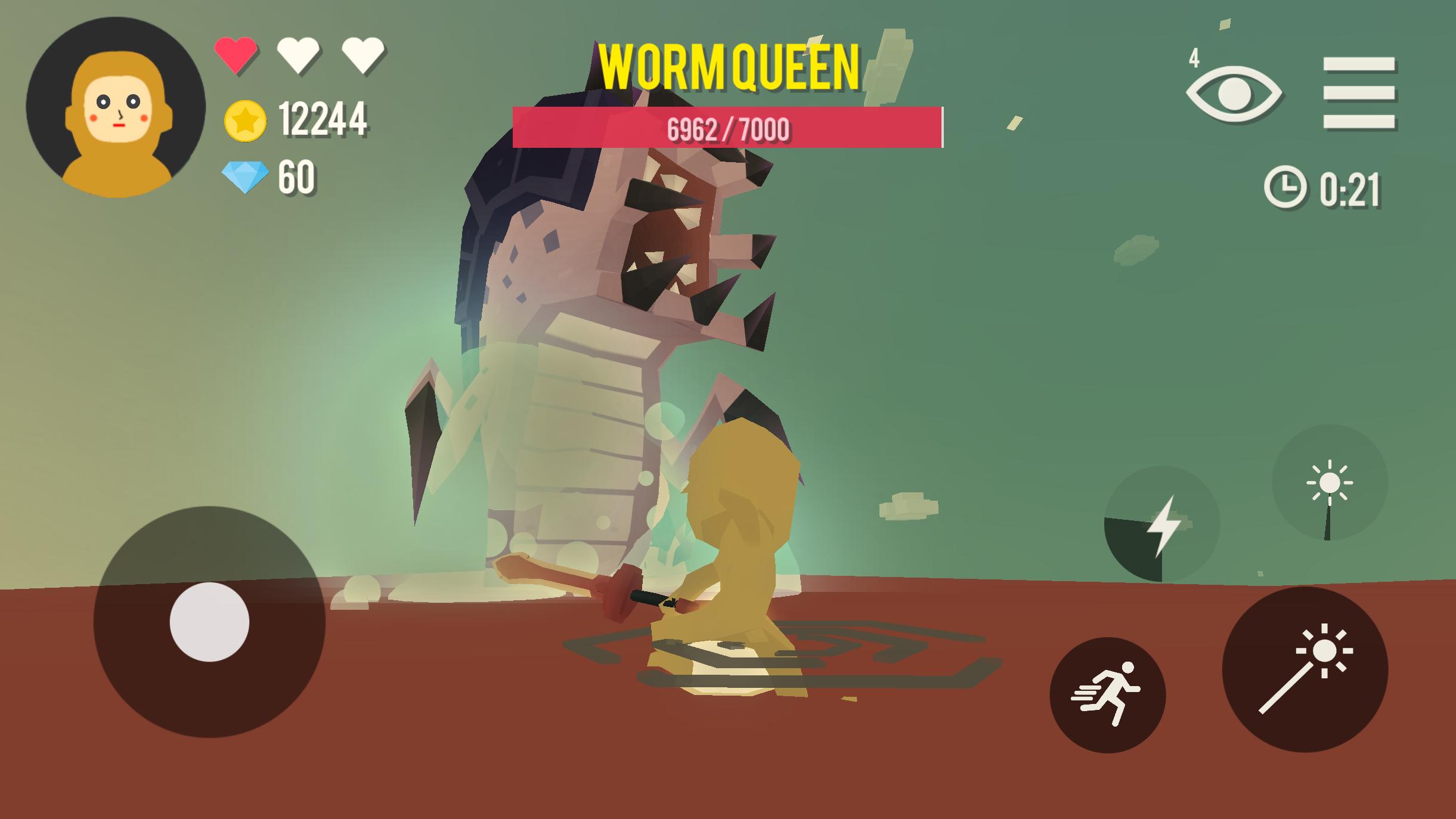Screen dimensions: 1456x819
Task: Open the hamburger menu
Action: (x=1358, y=93)
